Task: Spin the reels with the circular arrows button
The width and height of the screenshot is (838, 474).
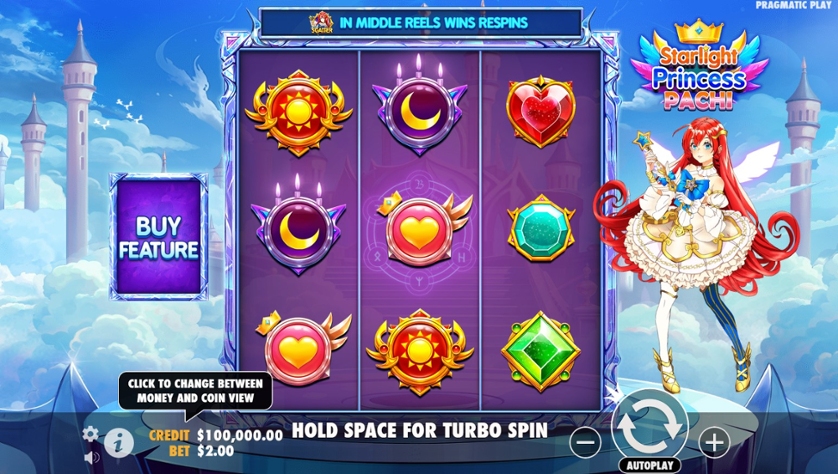Action: pyautogui.click(x=646, y=426)
